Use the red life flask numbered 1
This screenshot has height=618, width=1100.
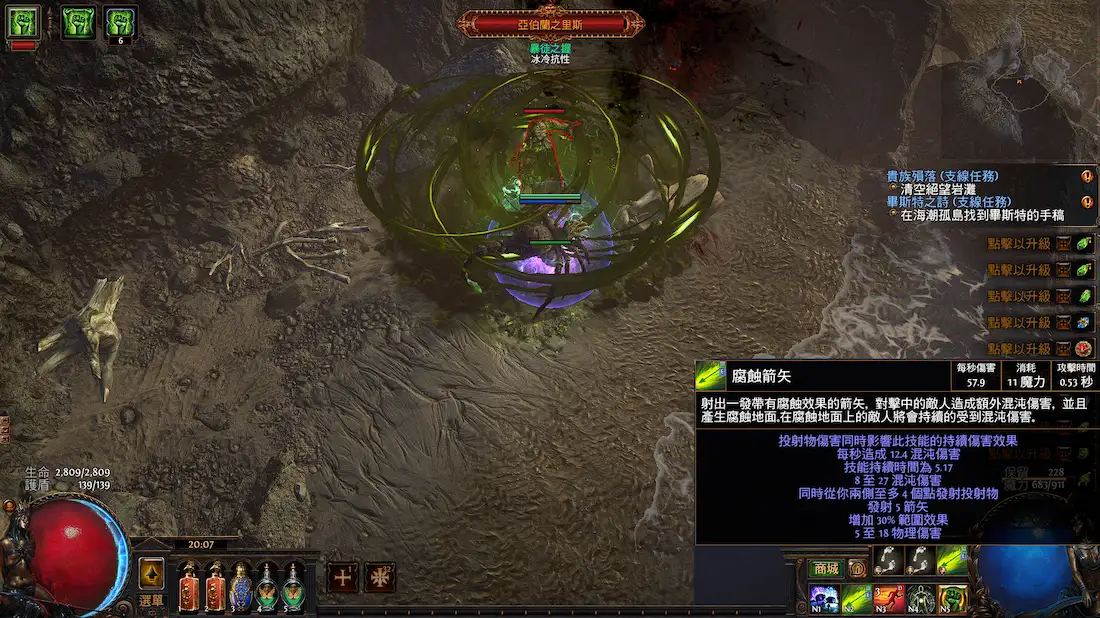click(189, 588)
